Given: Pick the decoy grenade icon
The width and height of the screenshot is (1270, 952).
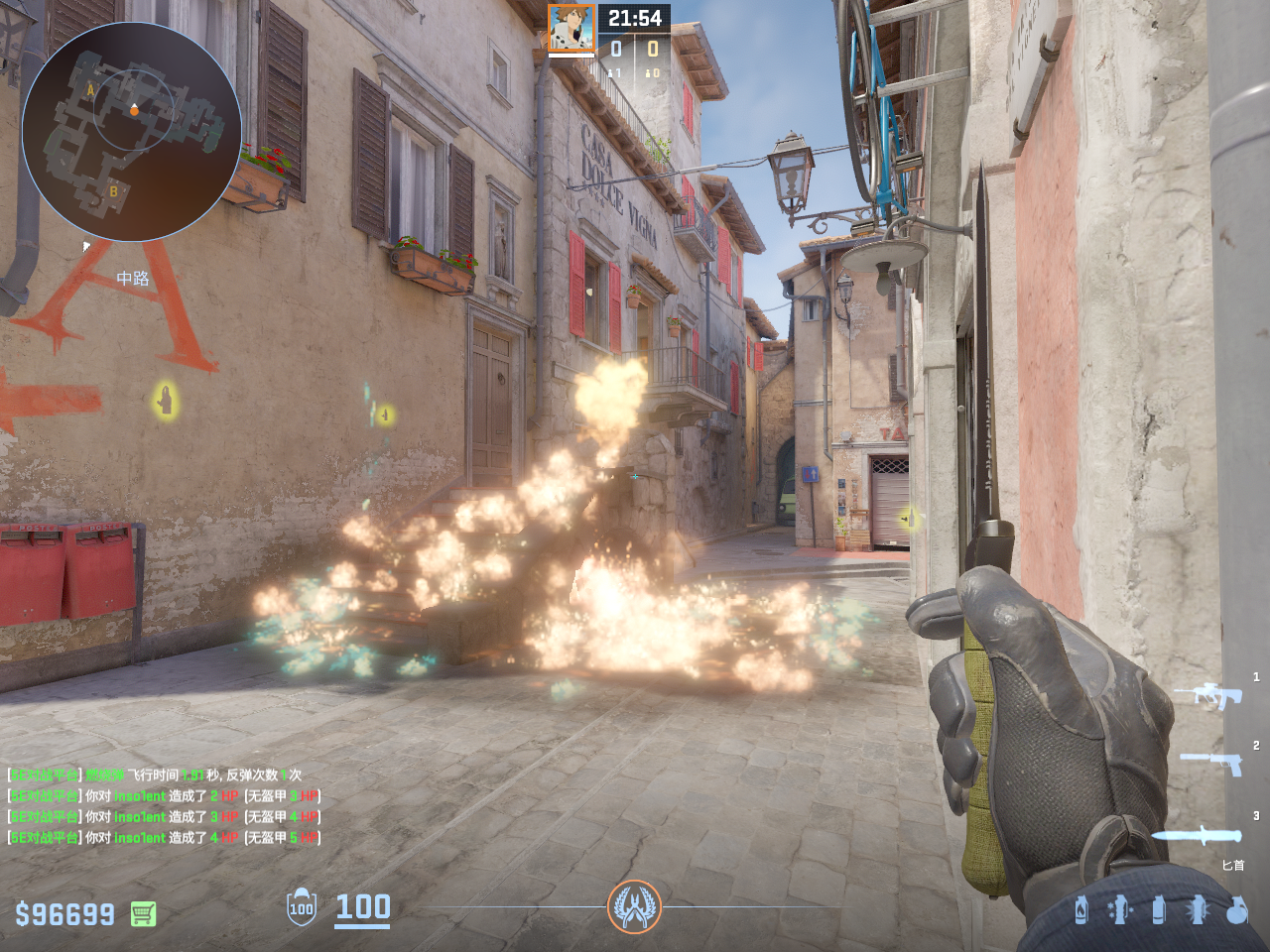Looking at the screenshot, I should pyautogui.click(x=1119, y=909).
